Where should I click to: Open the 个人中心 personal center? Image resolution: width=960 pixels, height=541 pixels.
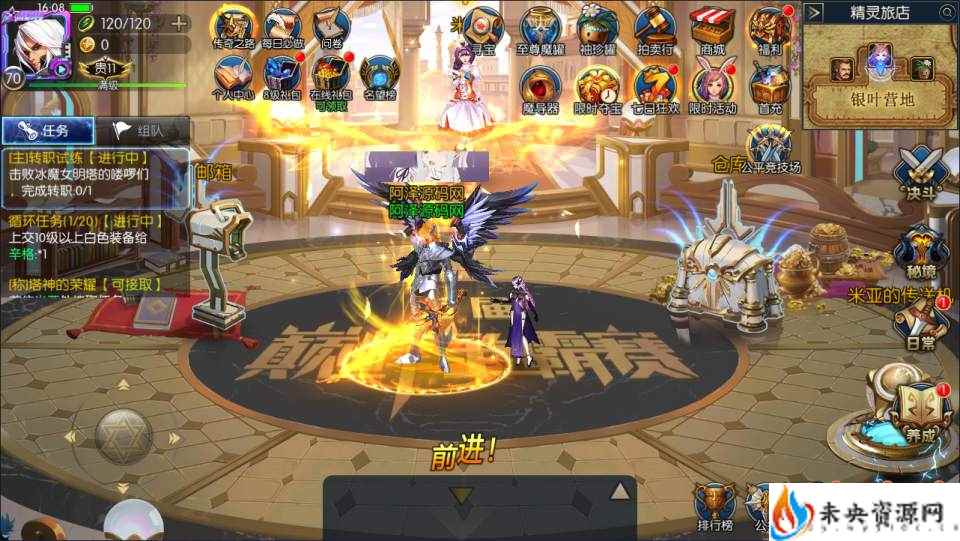[x=233, y=77]
